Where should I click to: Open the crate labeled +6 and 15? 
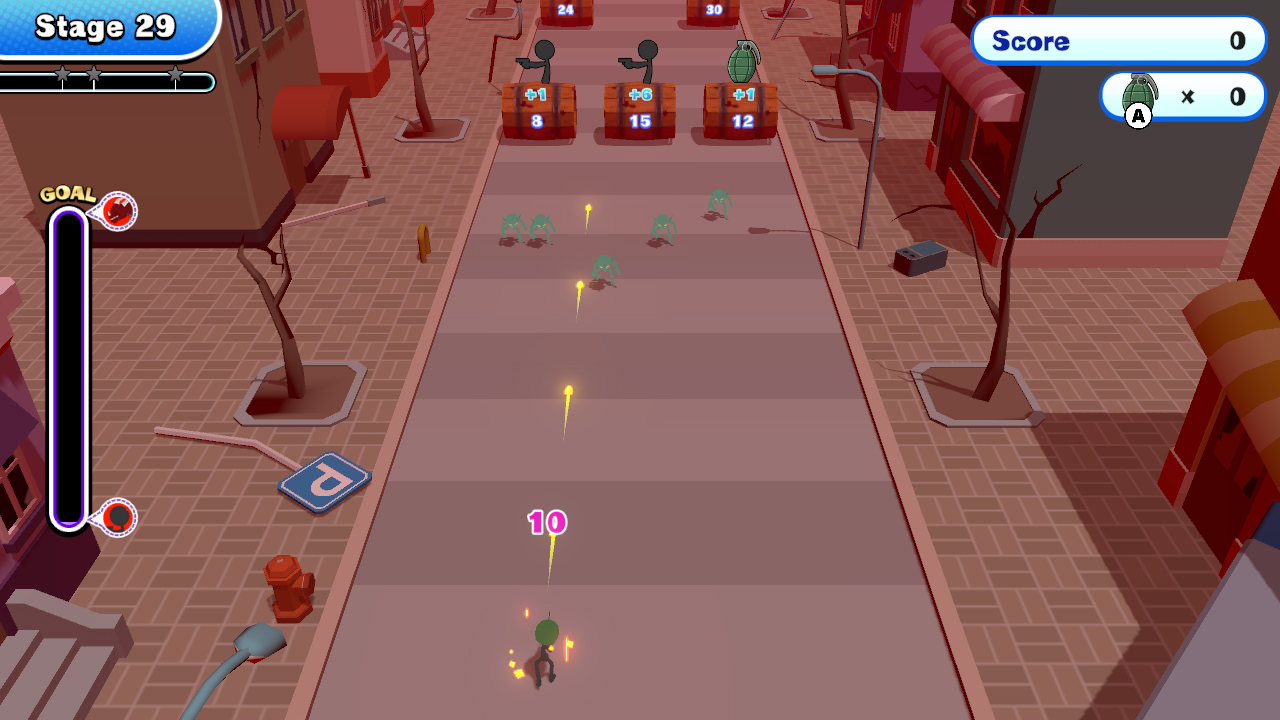[x=640, y=110]
